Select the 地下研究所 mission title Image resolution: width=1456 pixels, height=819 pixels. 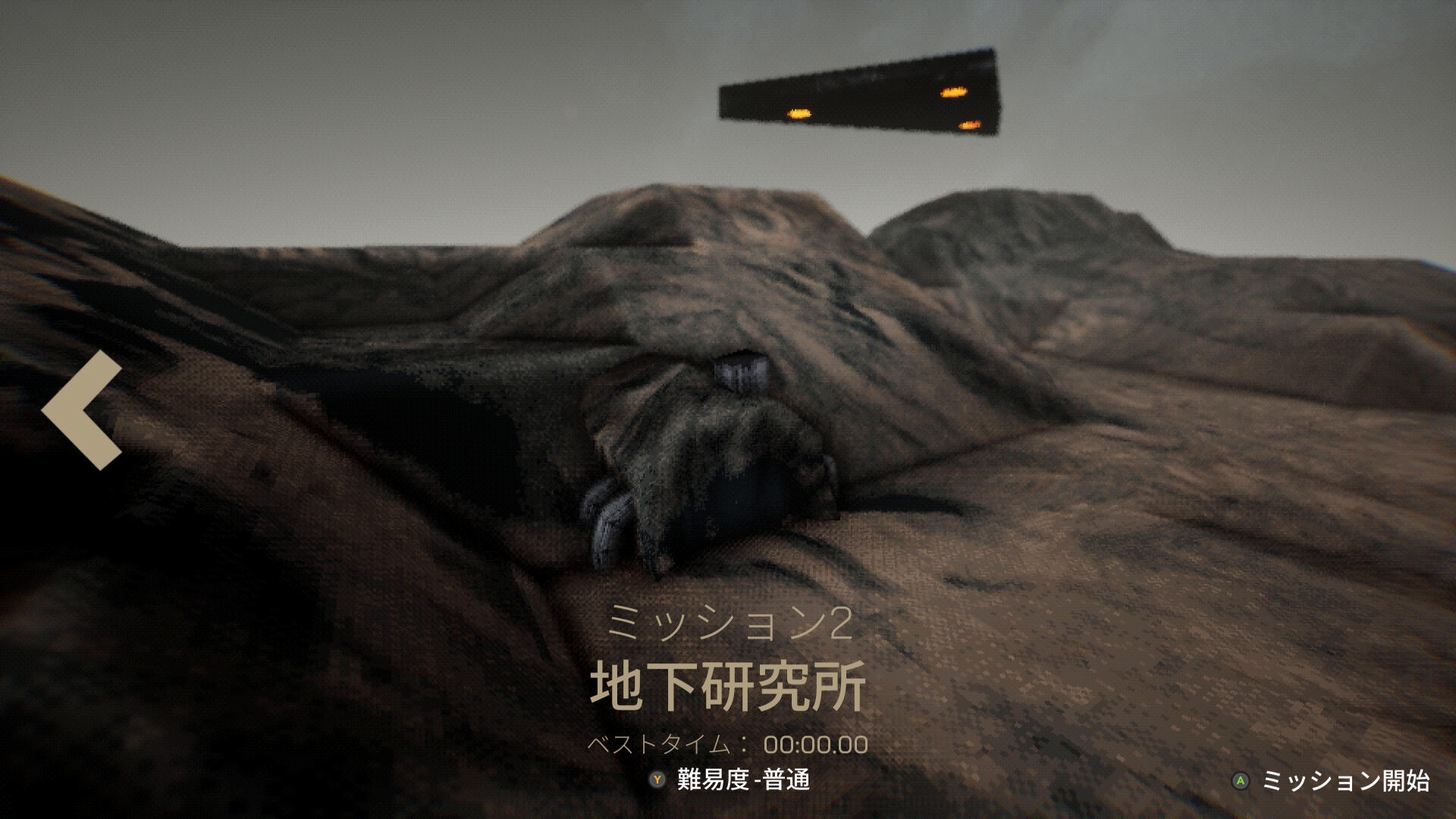click(728, 686)
